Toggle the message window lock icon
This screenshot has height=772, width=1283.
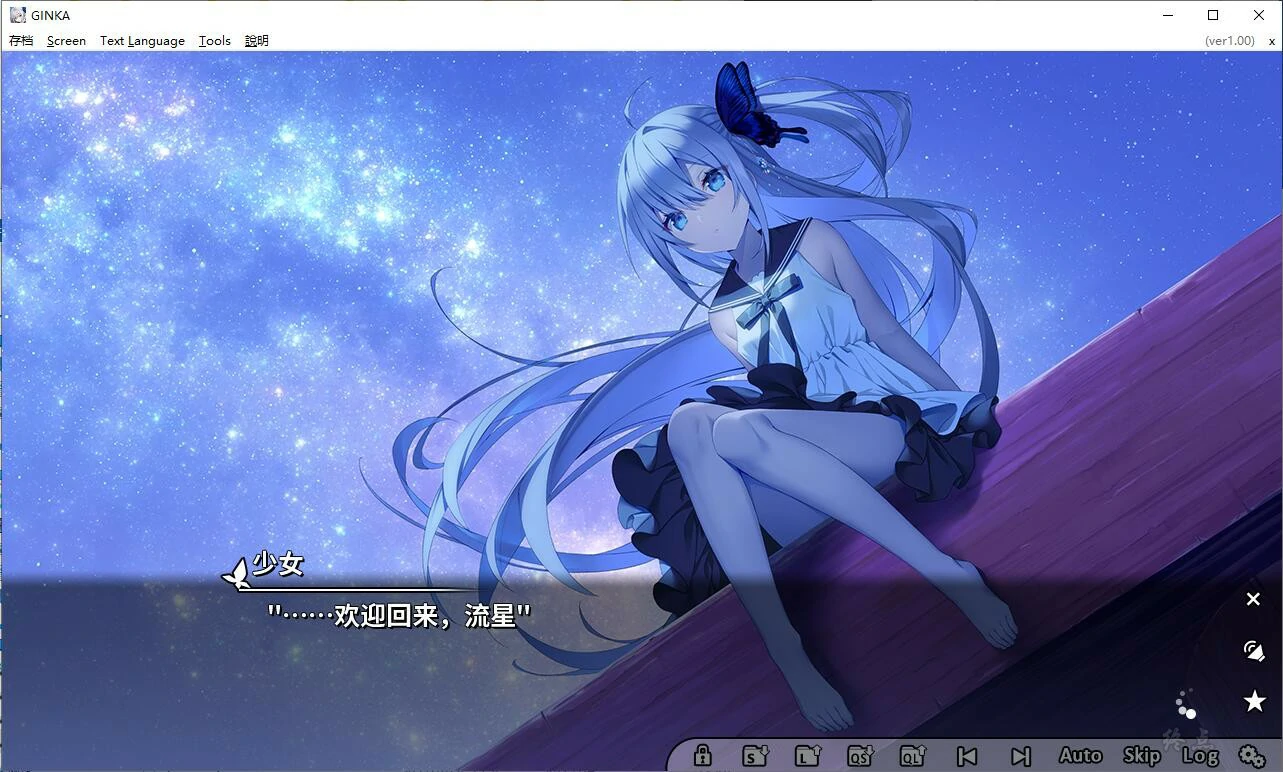click(703, 756)
